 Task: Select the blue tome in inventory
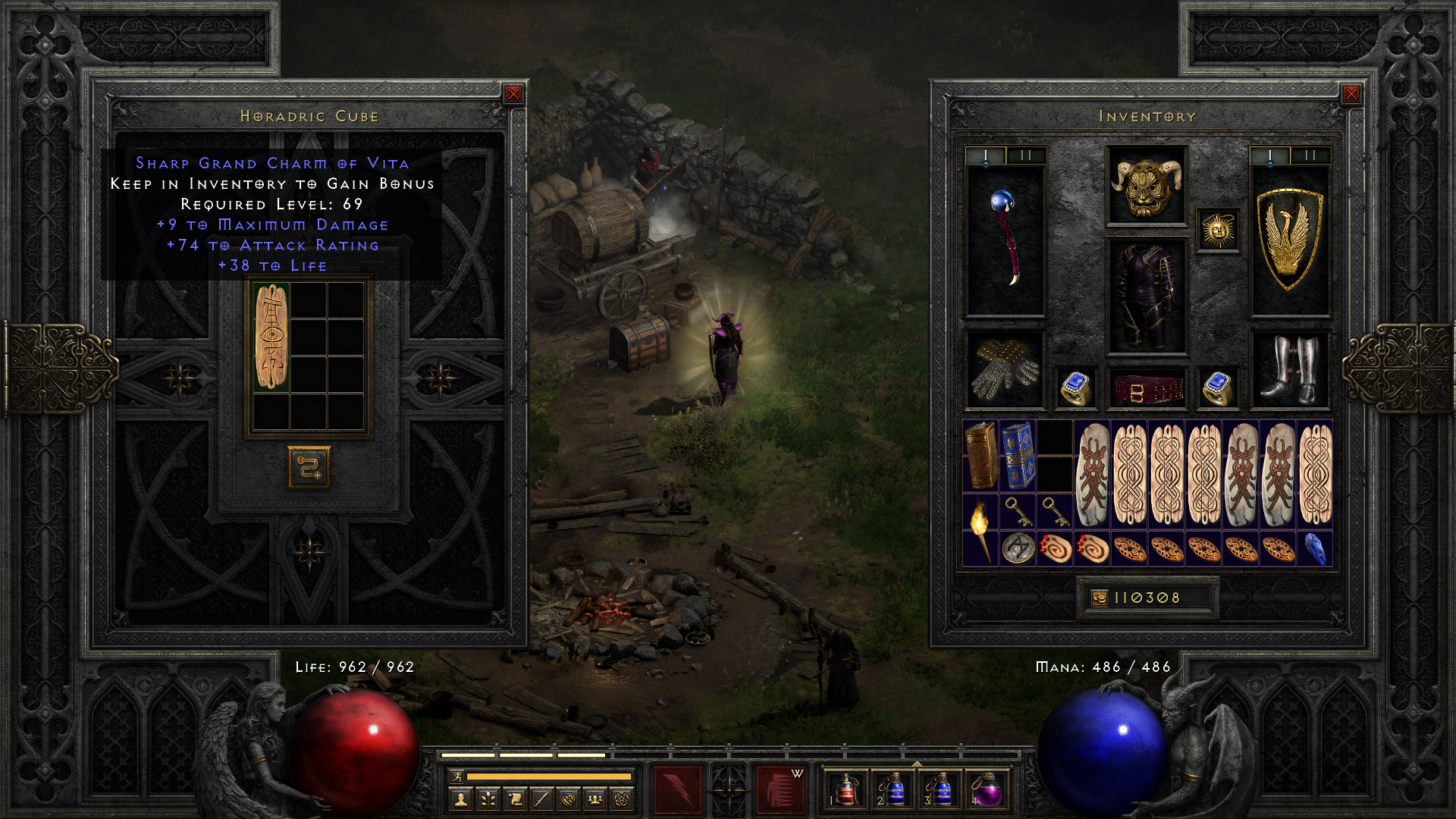pyautogui.click(x=1018, y=456)
